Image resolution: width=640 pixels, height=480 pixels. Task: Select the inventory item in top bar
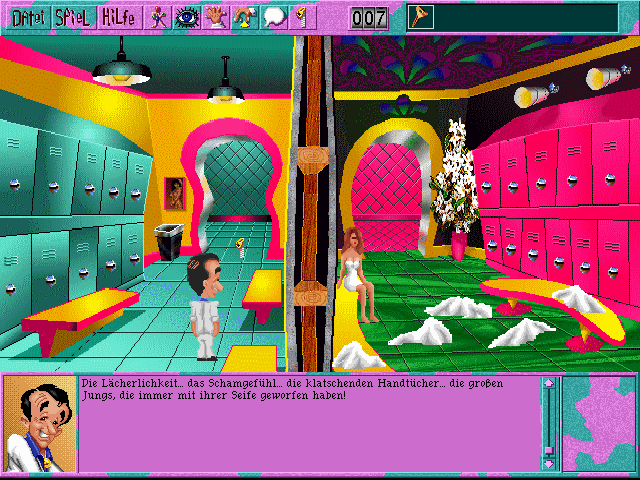click(x=421, y=17)
